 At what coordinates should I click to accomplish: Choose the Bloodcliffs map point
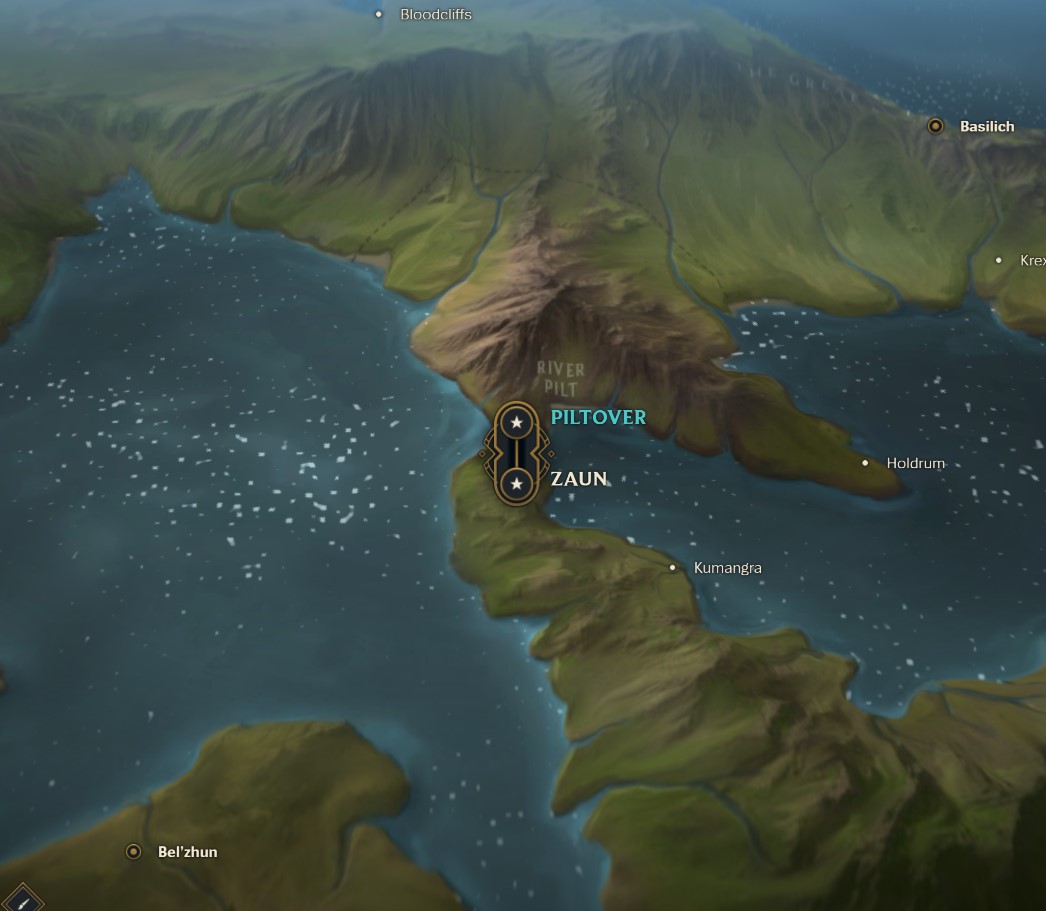[x=379, y=14]
